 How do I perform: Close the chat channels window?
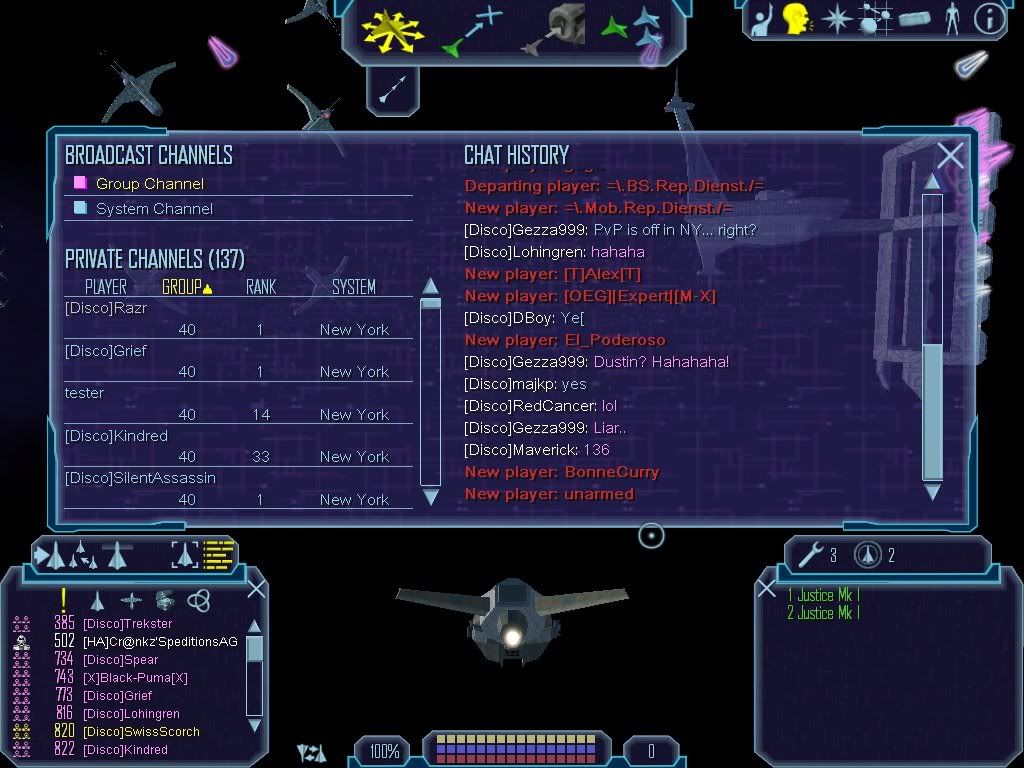950,155
